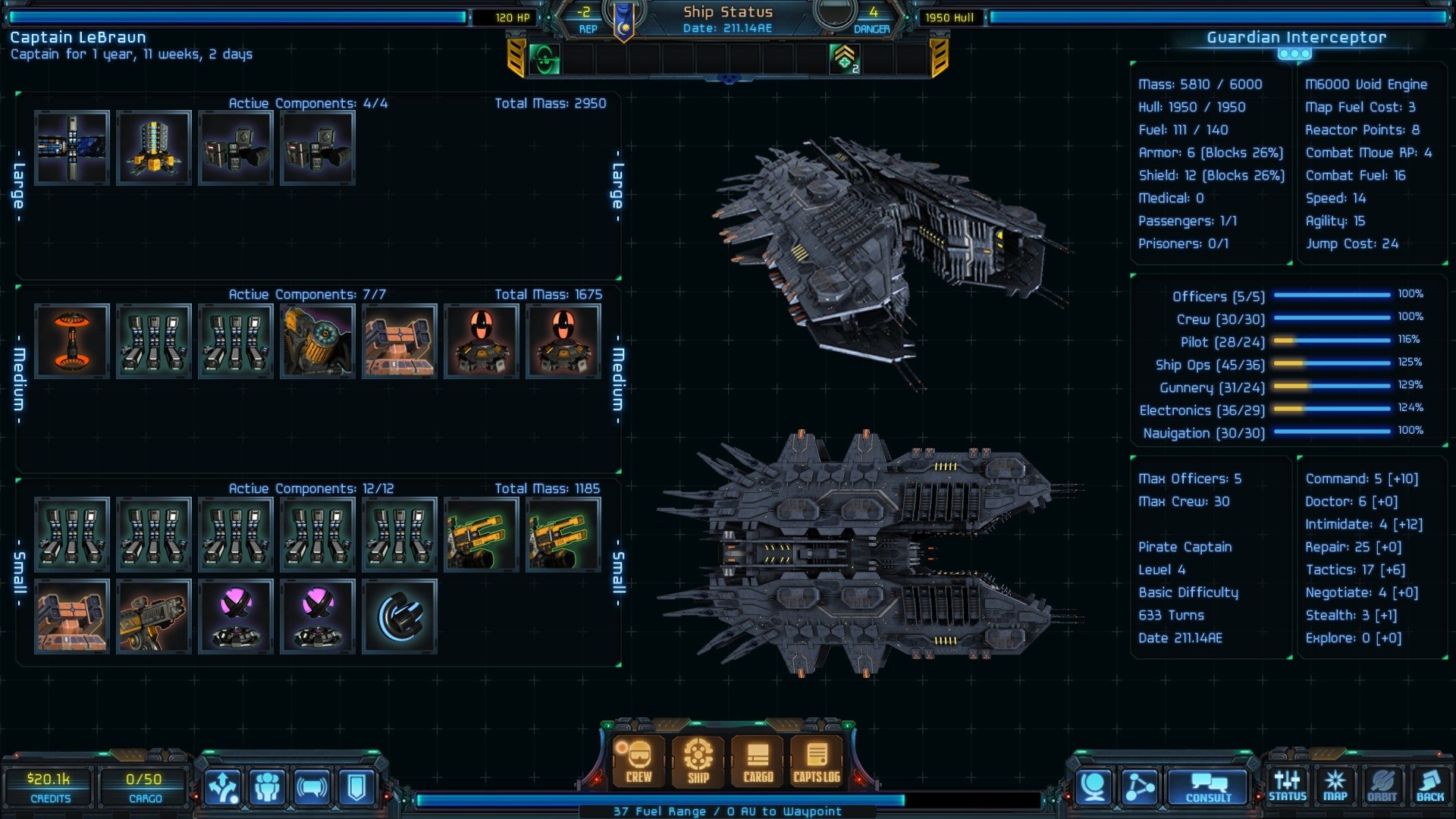Toggle the first large component slot
The height and width of the screenshot is (819, 1456).
(x=73, y=146)
